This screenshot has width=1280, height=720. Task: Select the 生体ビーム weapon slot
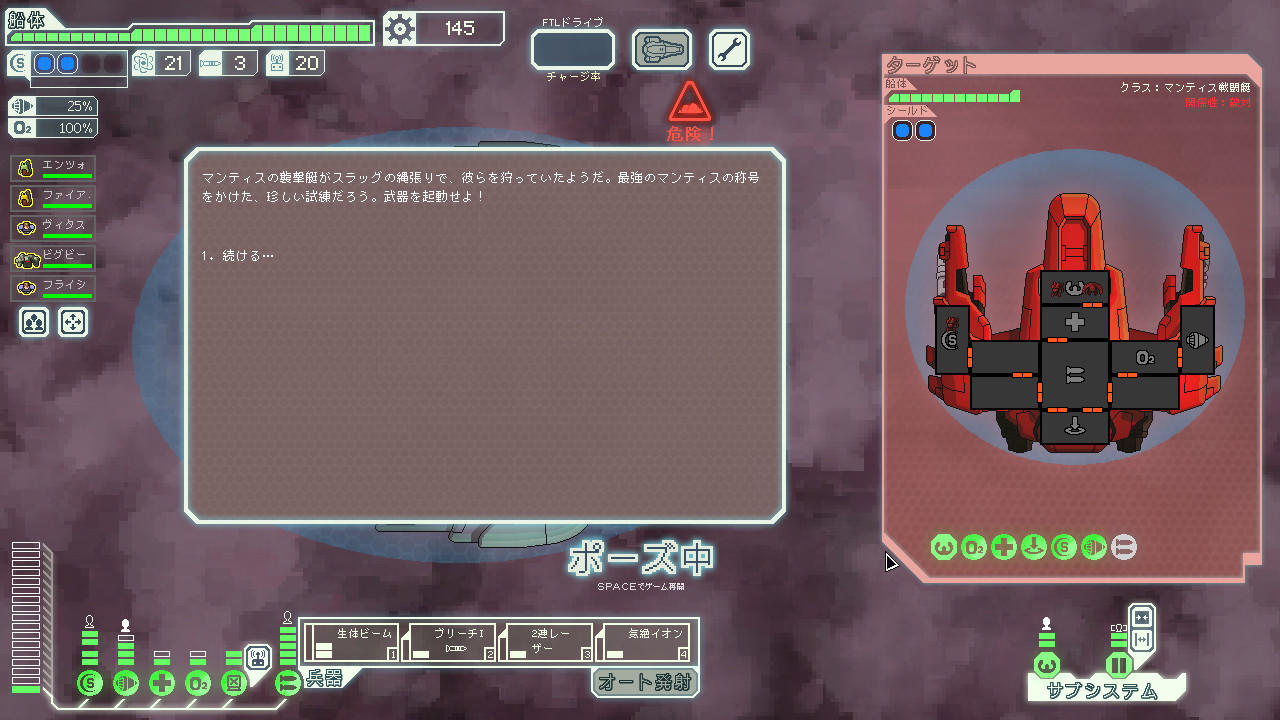(350, 641)
